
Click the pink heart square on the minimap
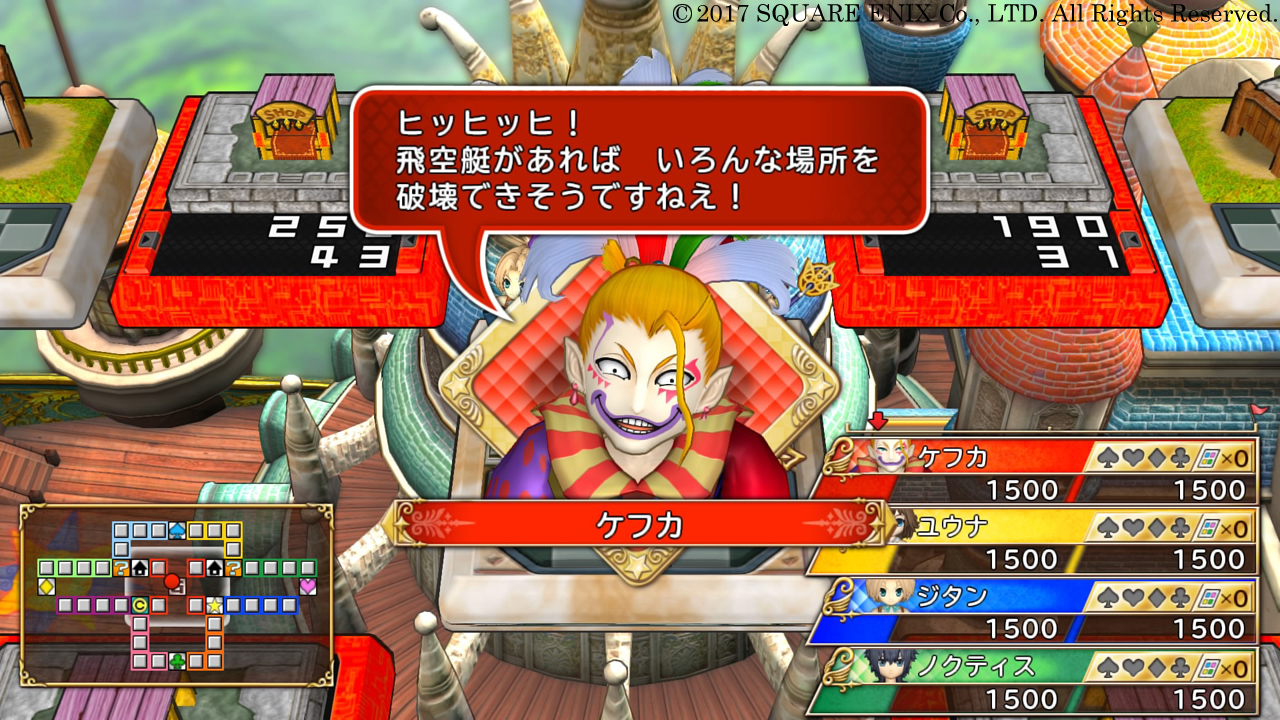point(308,586)
